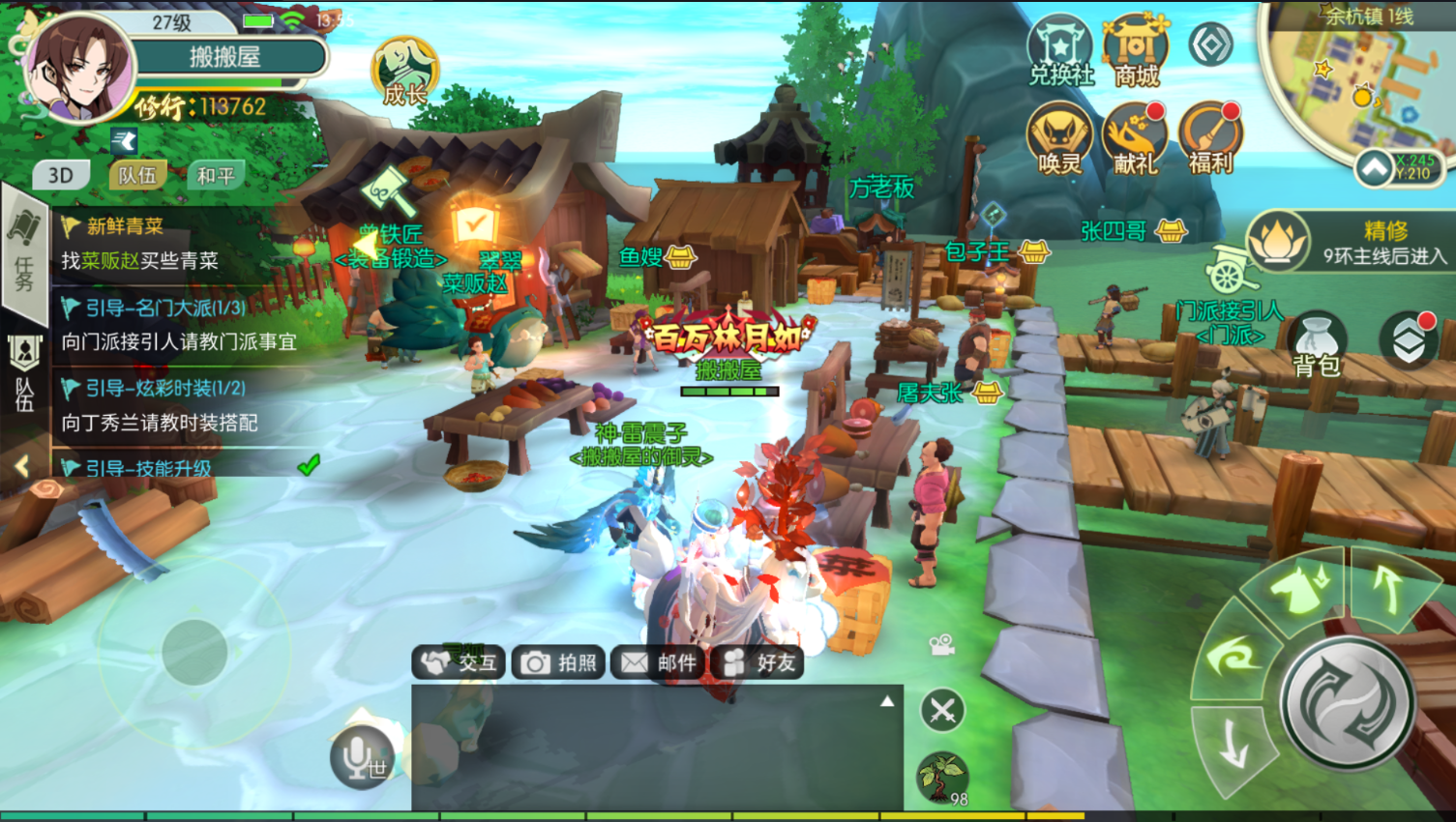1456x822 pixels.
Task: Track the 新鲜青菜 quest
Action: [155, 244]
